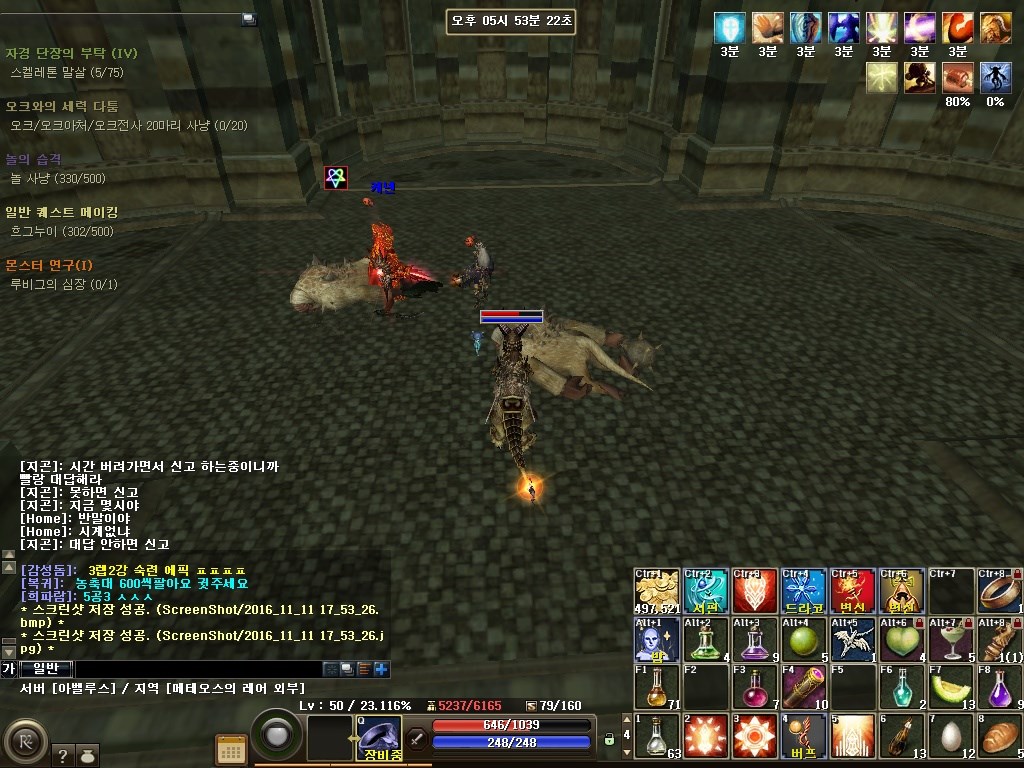This screenshot has width=1024, height=768.
Task: Toggle the green padlock hotbar lock
Action: pos(609,740)
